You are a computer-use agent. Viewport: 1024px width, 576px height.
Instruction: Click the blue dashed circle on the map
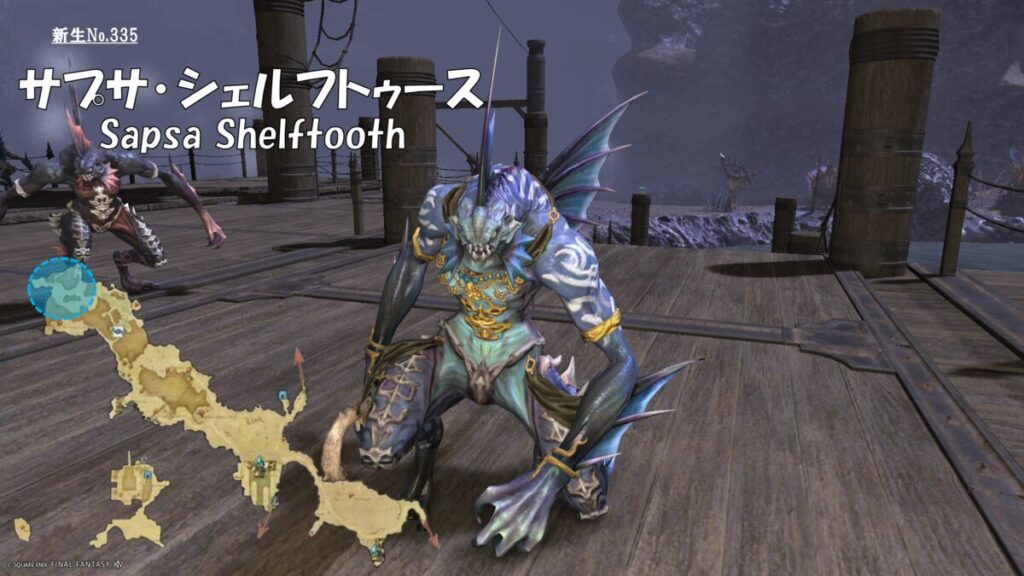pyautogui.click(x=62, y=288)
